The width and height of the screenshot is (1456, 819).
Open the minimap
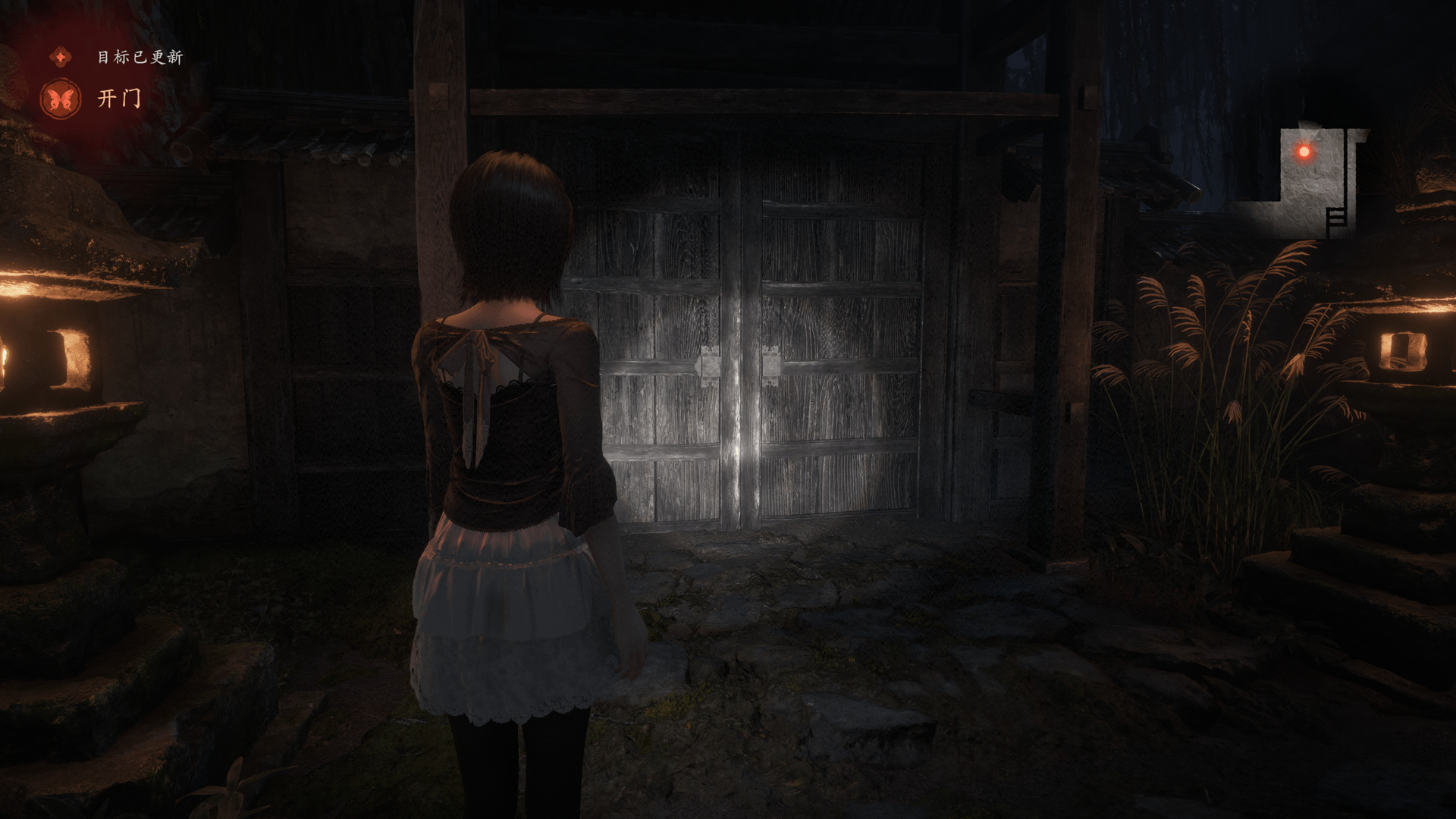[1303, 182]
